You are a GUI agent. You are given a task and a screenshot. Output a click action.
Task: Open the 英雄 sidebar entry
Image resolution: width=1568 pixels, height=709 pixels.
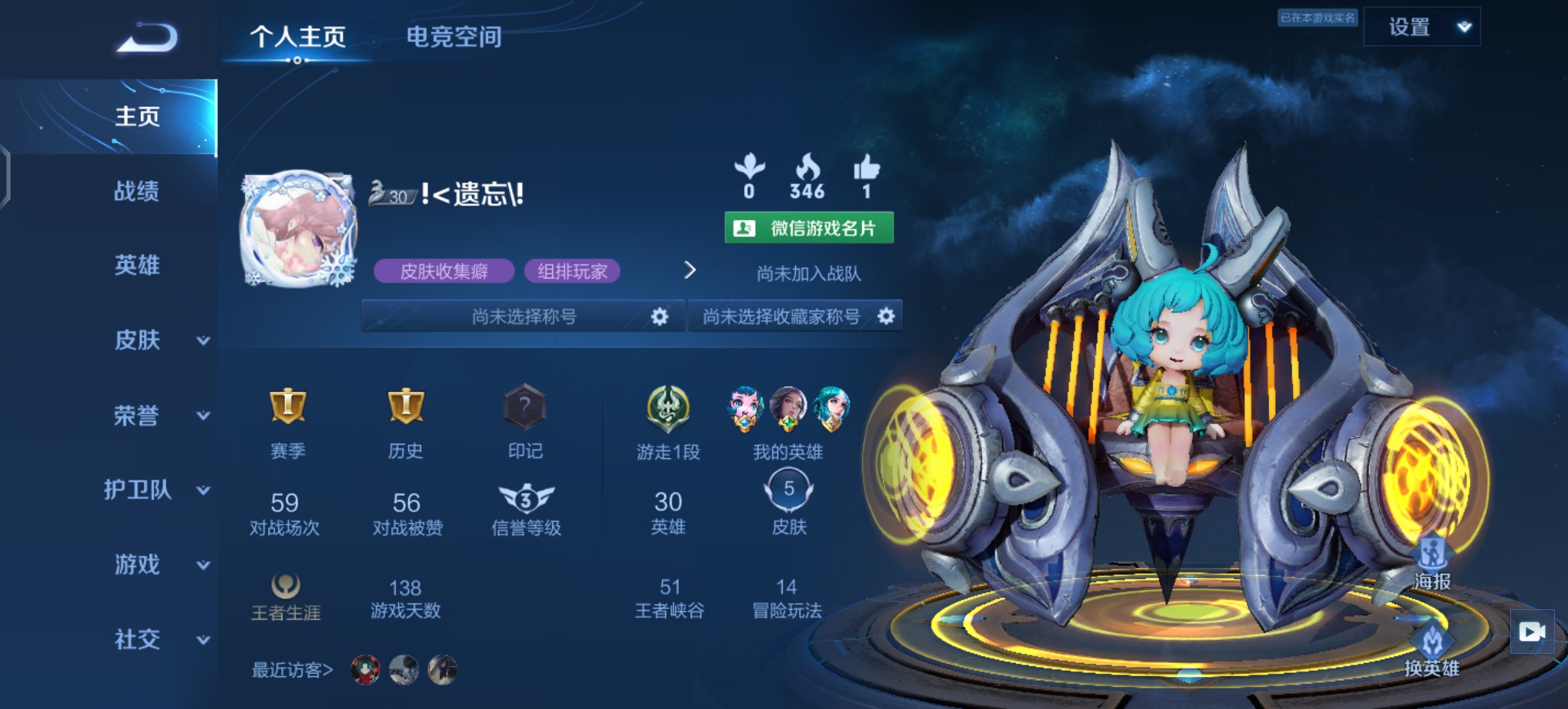click(x=137, y=265)
